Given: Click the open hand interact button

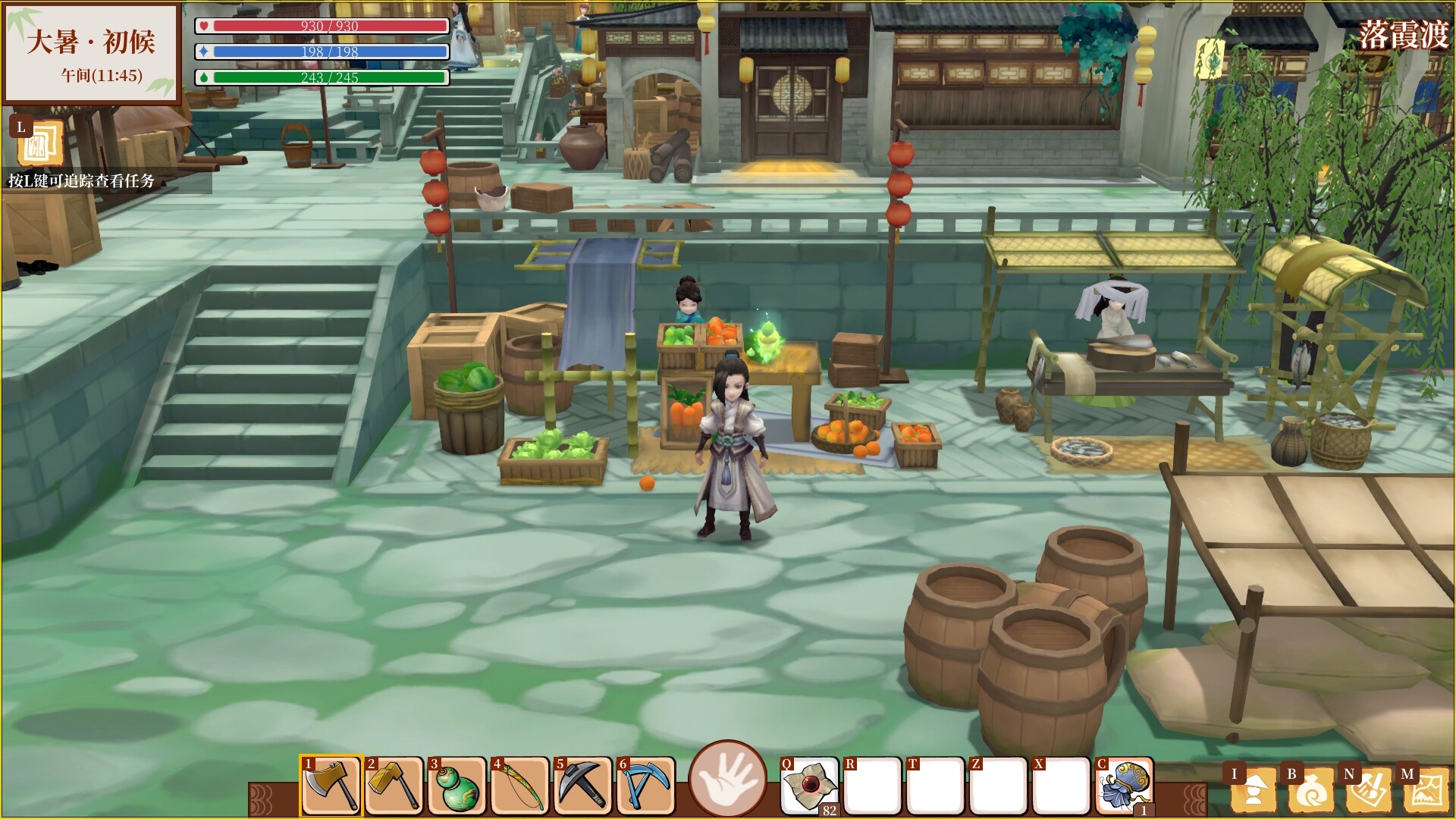Looking at the screenshot, I should pos(728,779).
